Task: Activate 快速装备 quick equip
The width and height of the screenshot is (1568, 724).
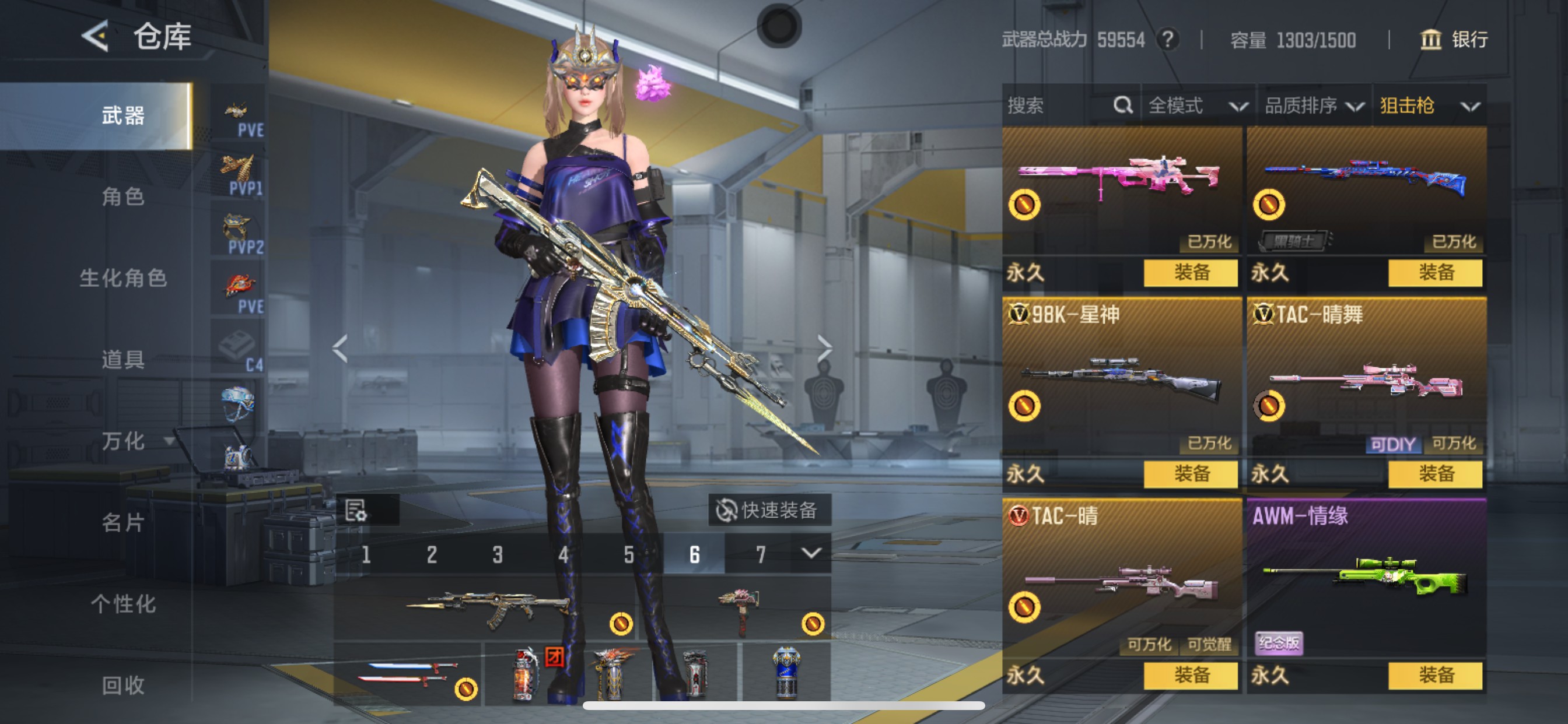Action: pyautogui.click(x=768, y=510)
